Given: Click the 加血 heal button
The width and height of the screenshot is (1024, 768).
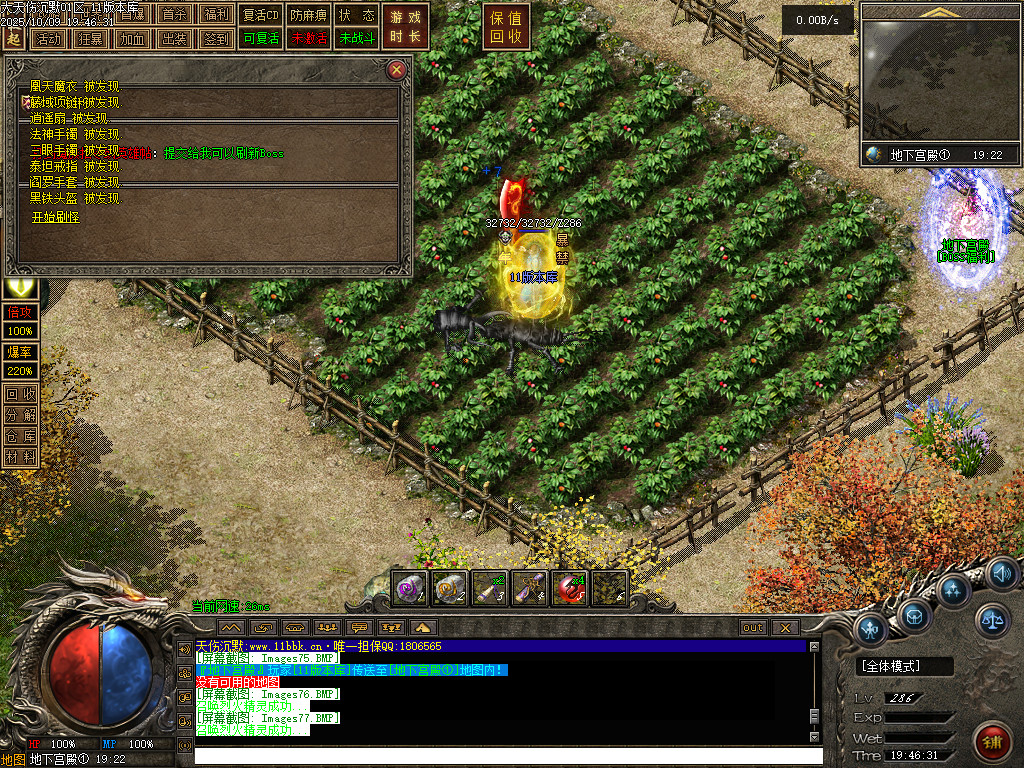Looking at the screenshot, I should pyautogui.click(x=132, y=39).
